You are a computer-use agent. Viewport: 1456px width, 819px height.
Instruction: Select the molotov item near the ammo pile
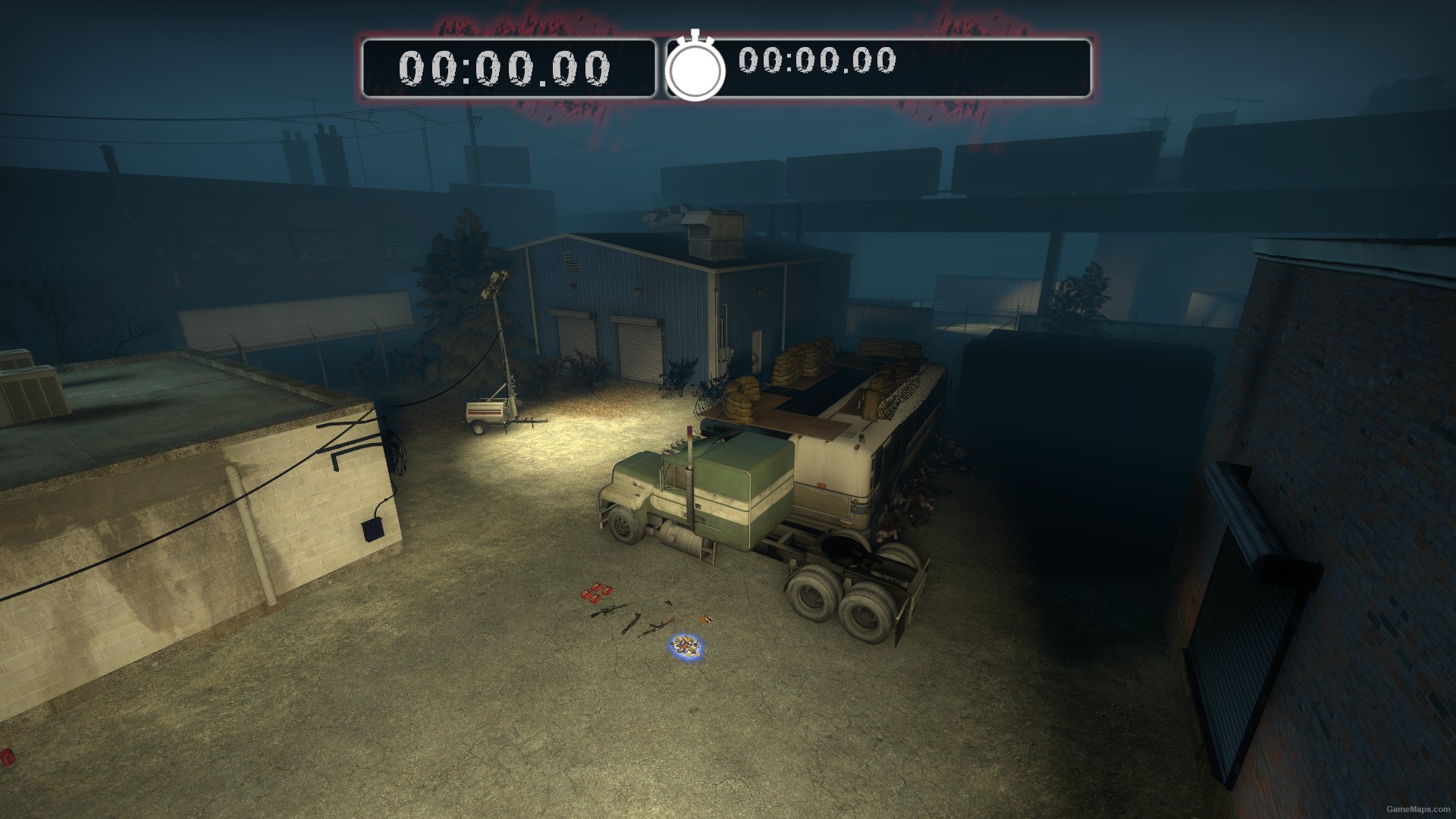pos(706,620)
